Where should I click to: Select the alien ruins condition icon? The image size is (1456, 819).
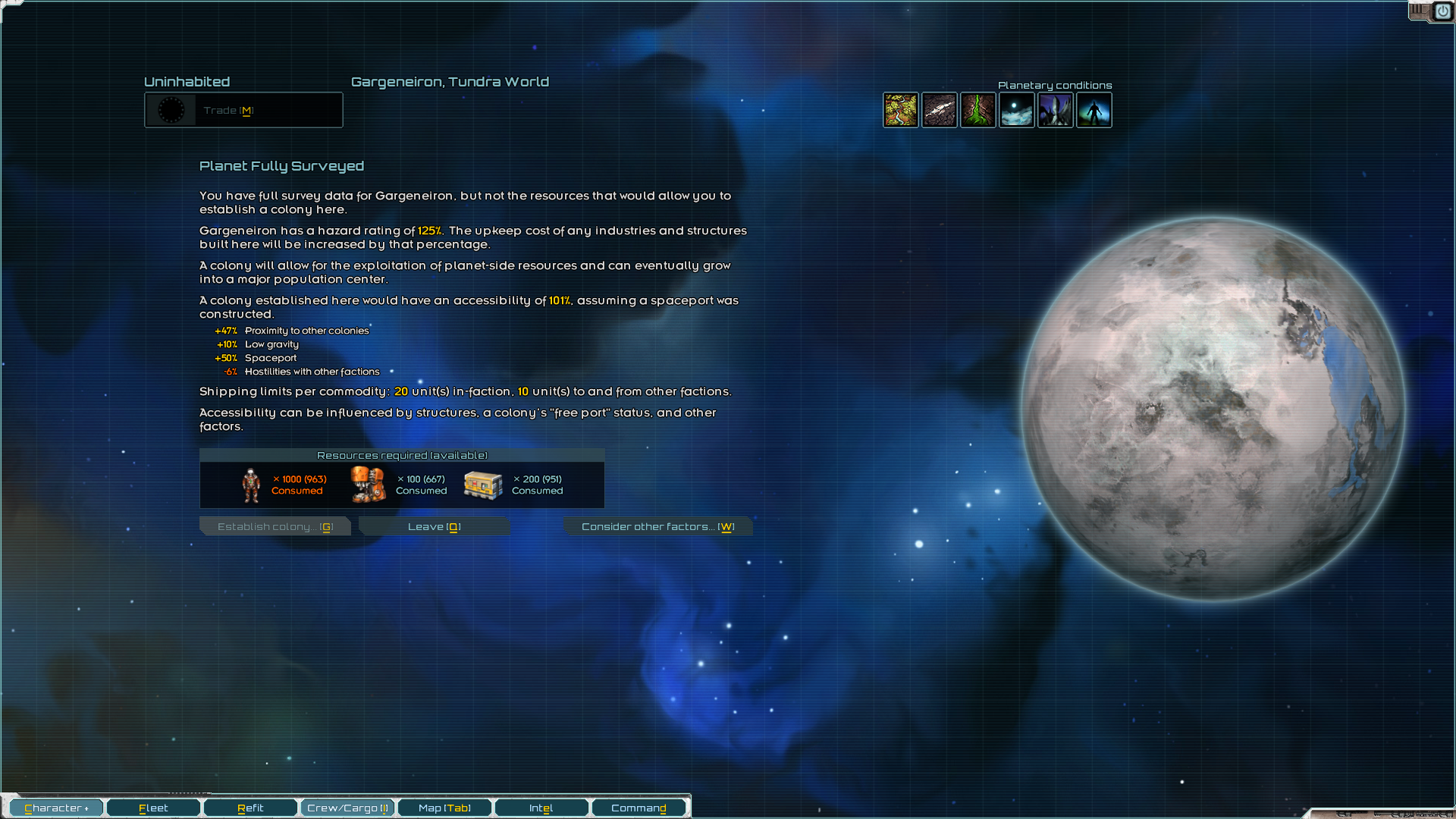tap(1056, 110)
